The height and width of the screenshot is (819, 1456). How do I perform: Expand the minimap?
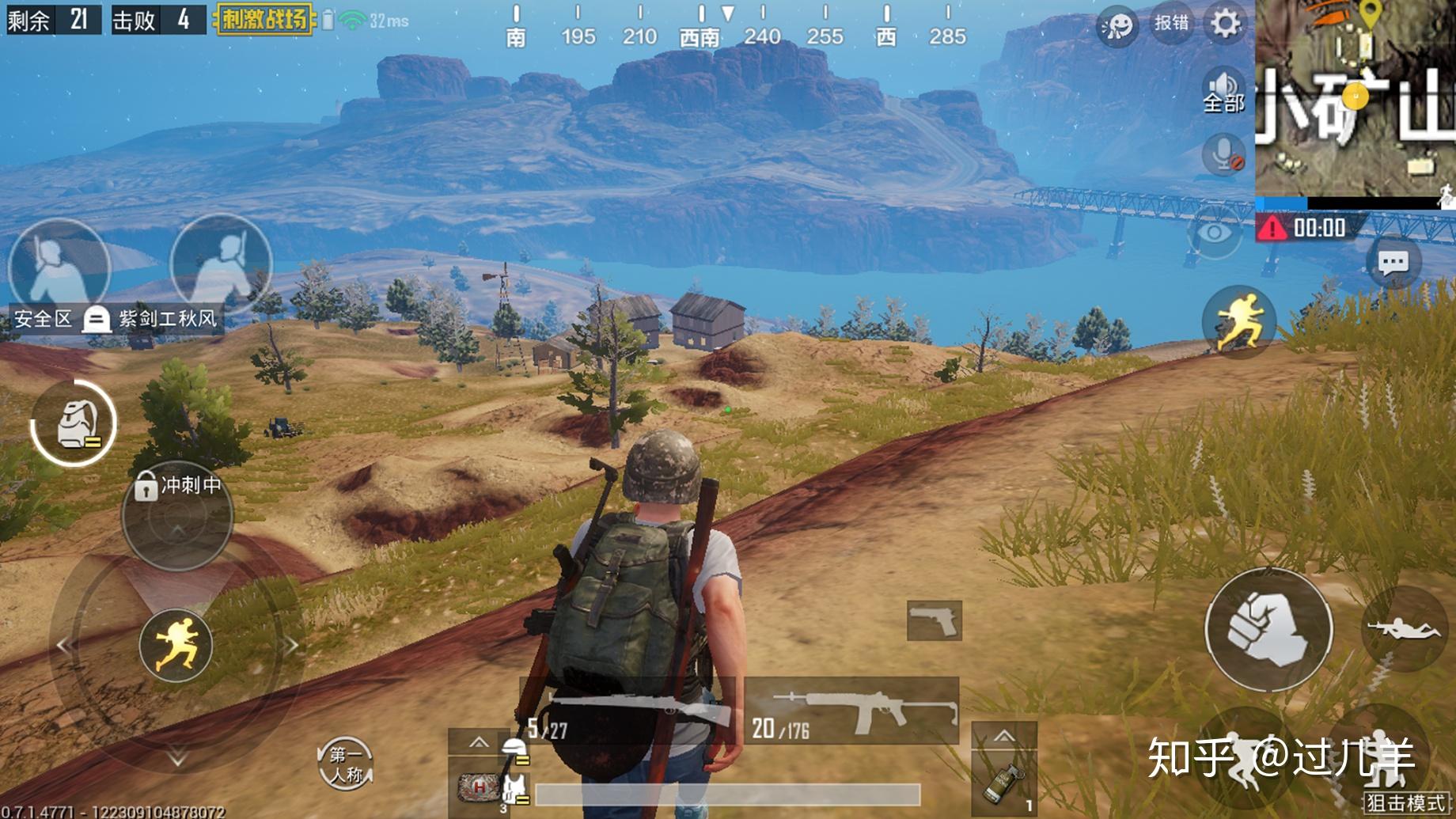pyautogui.click(x=1355, y=98)
